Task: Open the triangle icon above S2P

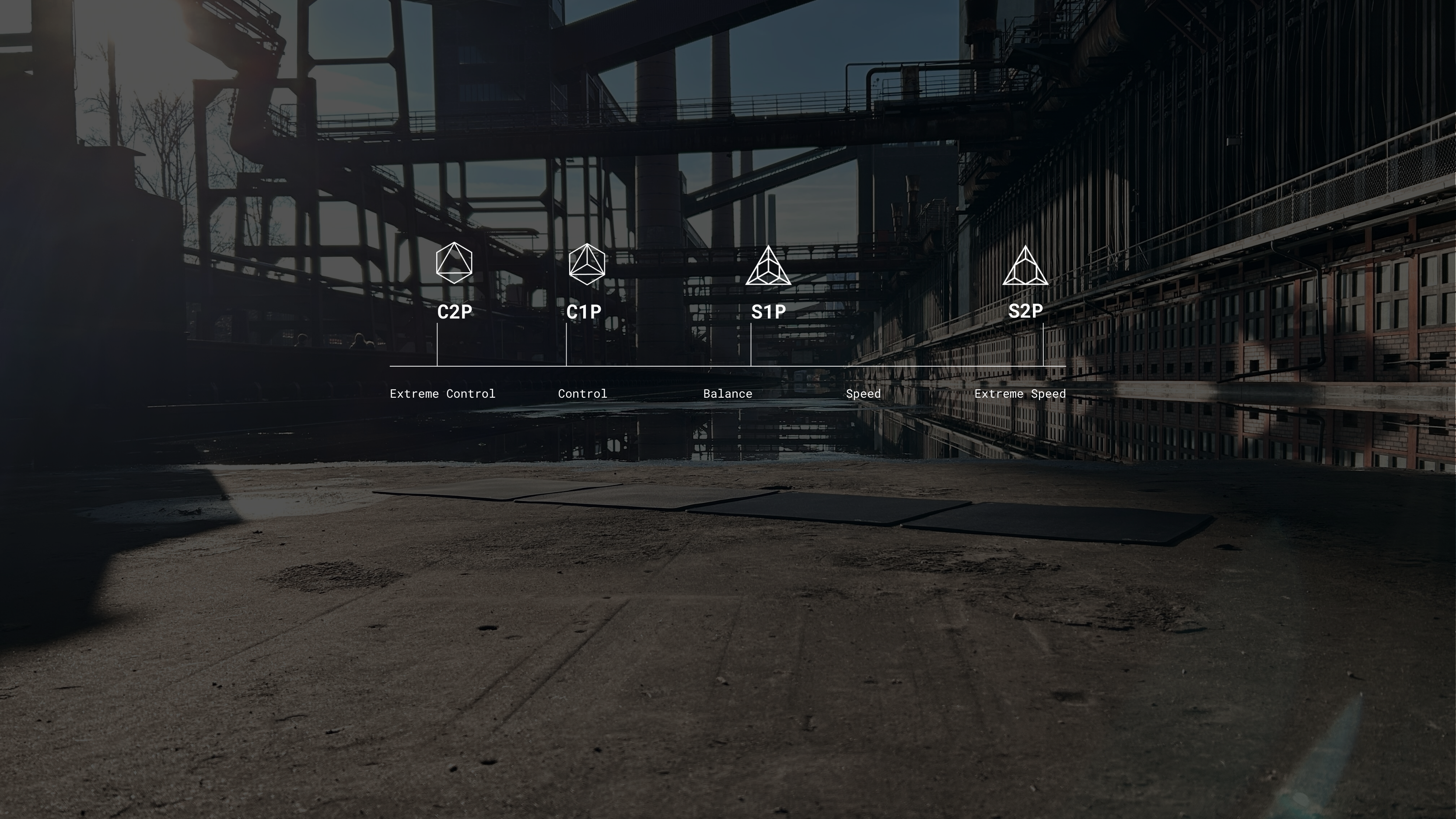Action: (1025, 267)
